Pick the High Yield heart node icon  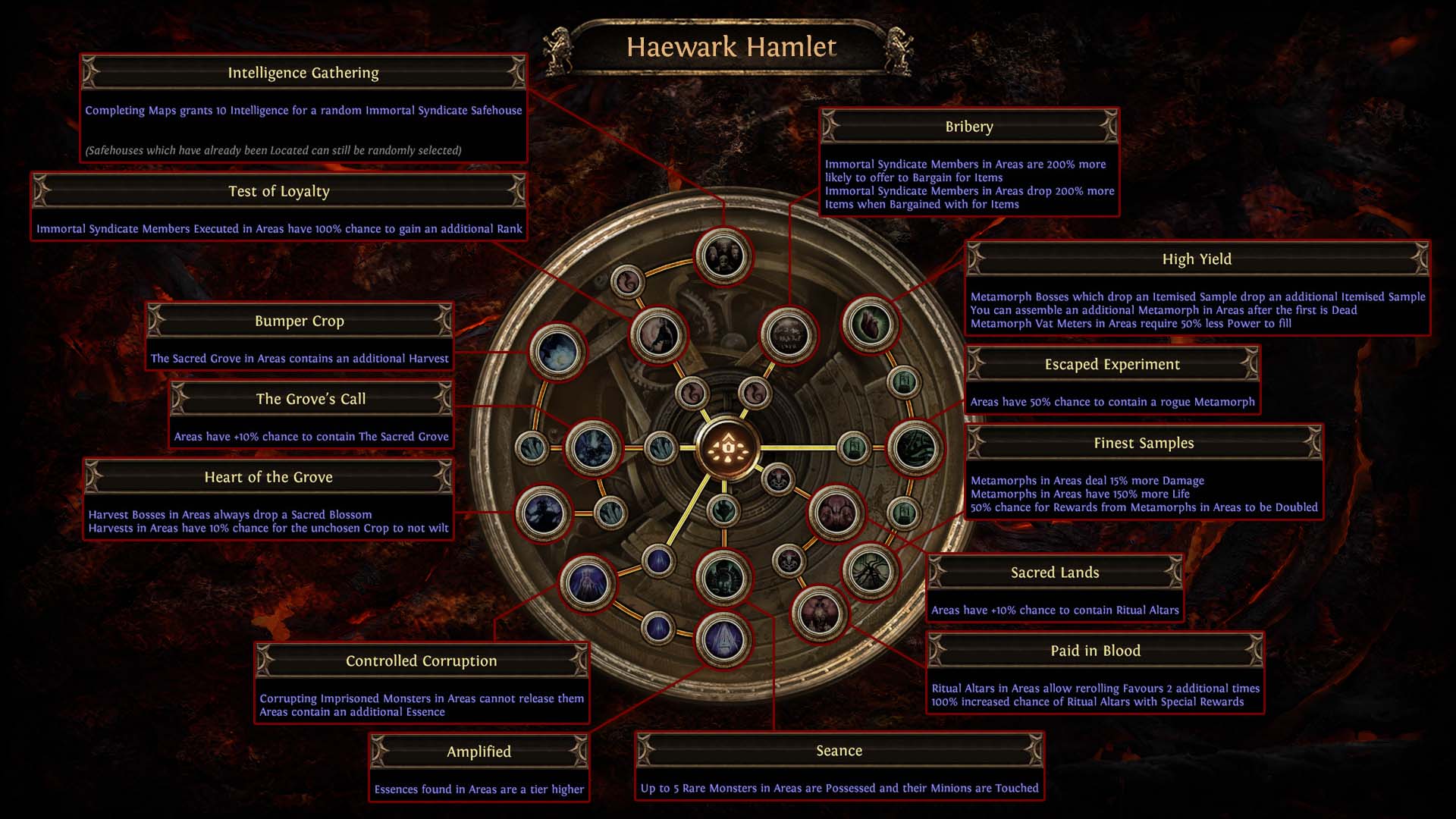870,325
